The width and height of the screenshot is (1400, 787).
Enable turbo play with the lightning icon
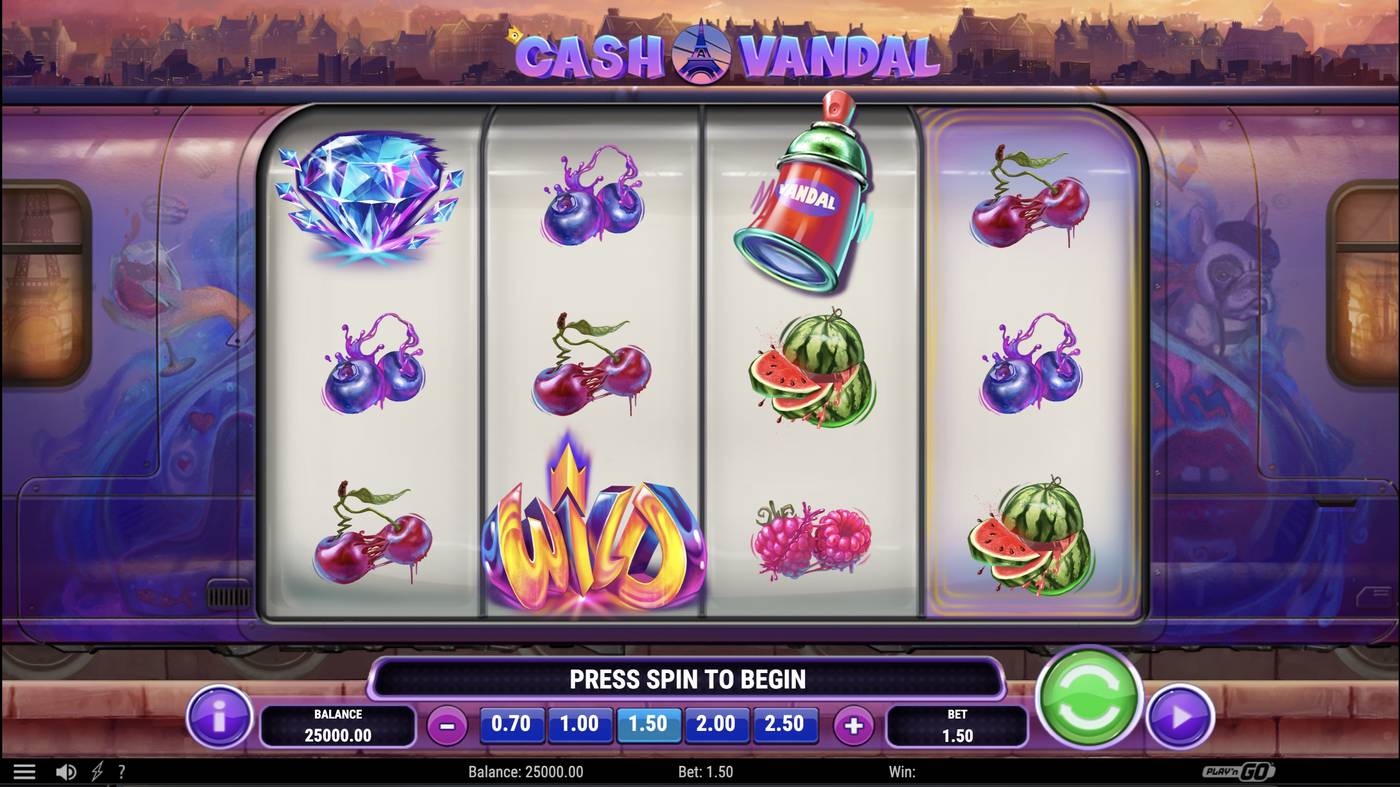click(96, 770)
